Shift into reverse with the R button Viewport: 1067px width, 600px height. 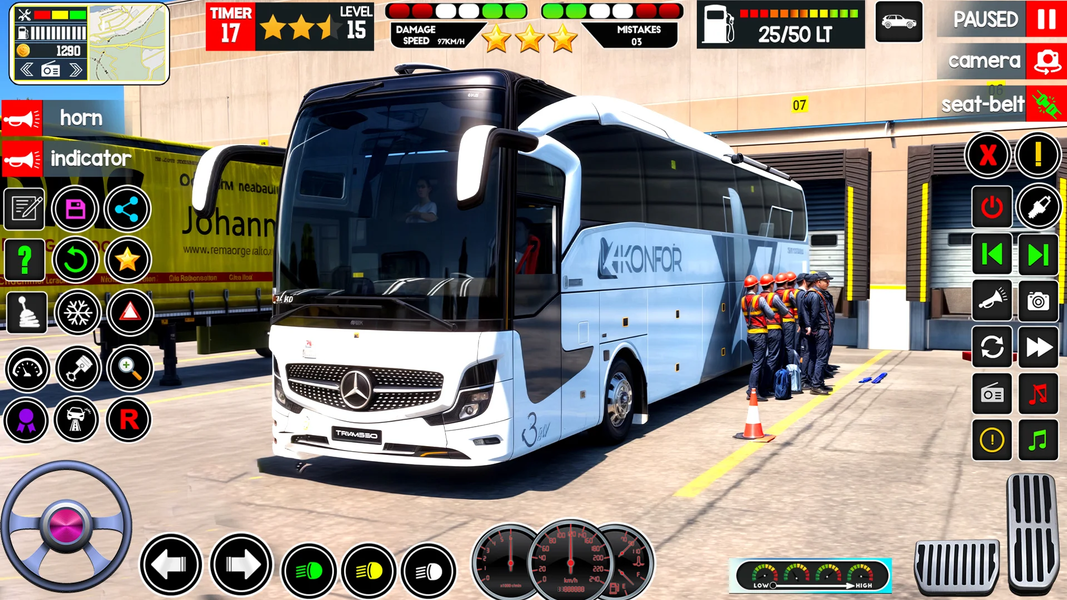[128, 418]
